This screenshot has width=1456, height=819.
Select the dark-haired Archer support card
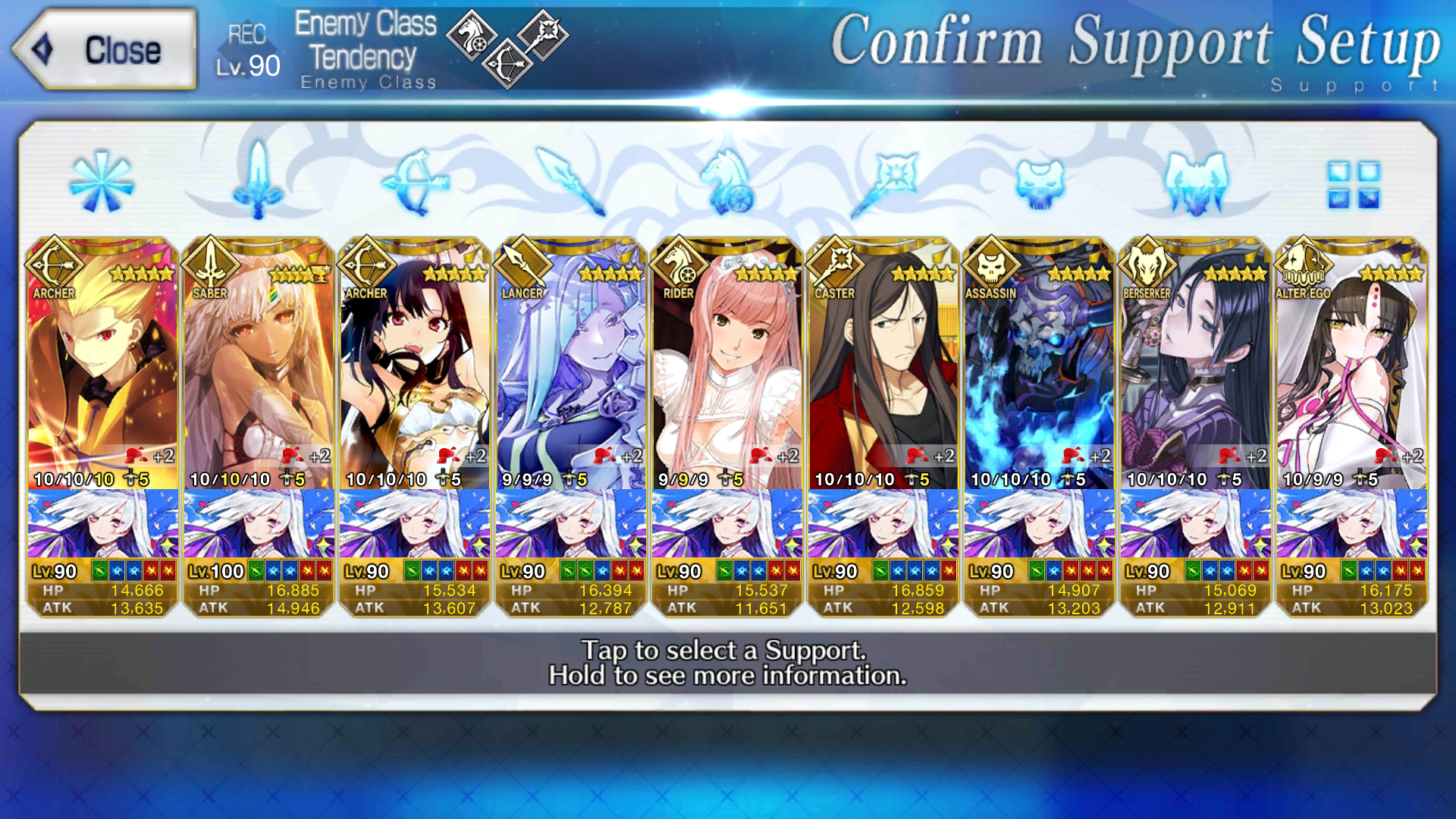point(415,425)
